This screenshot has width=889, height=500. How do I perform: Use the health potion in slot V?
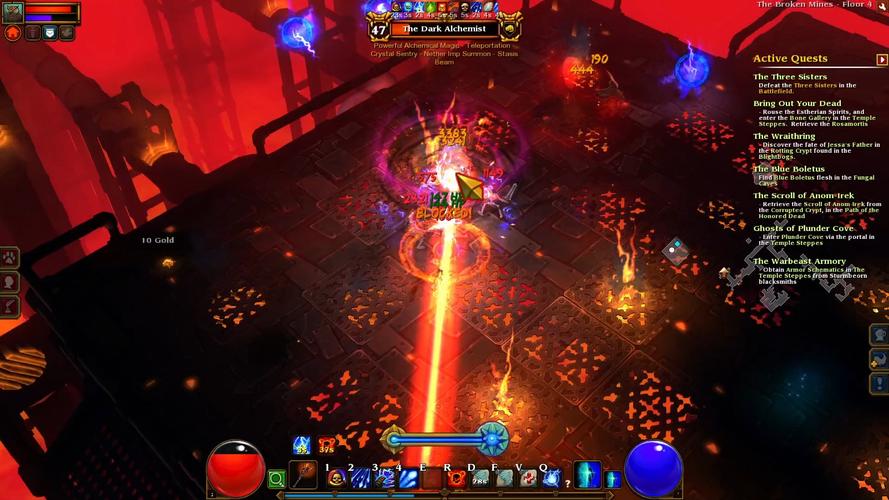coord(528,479)
